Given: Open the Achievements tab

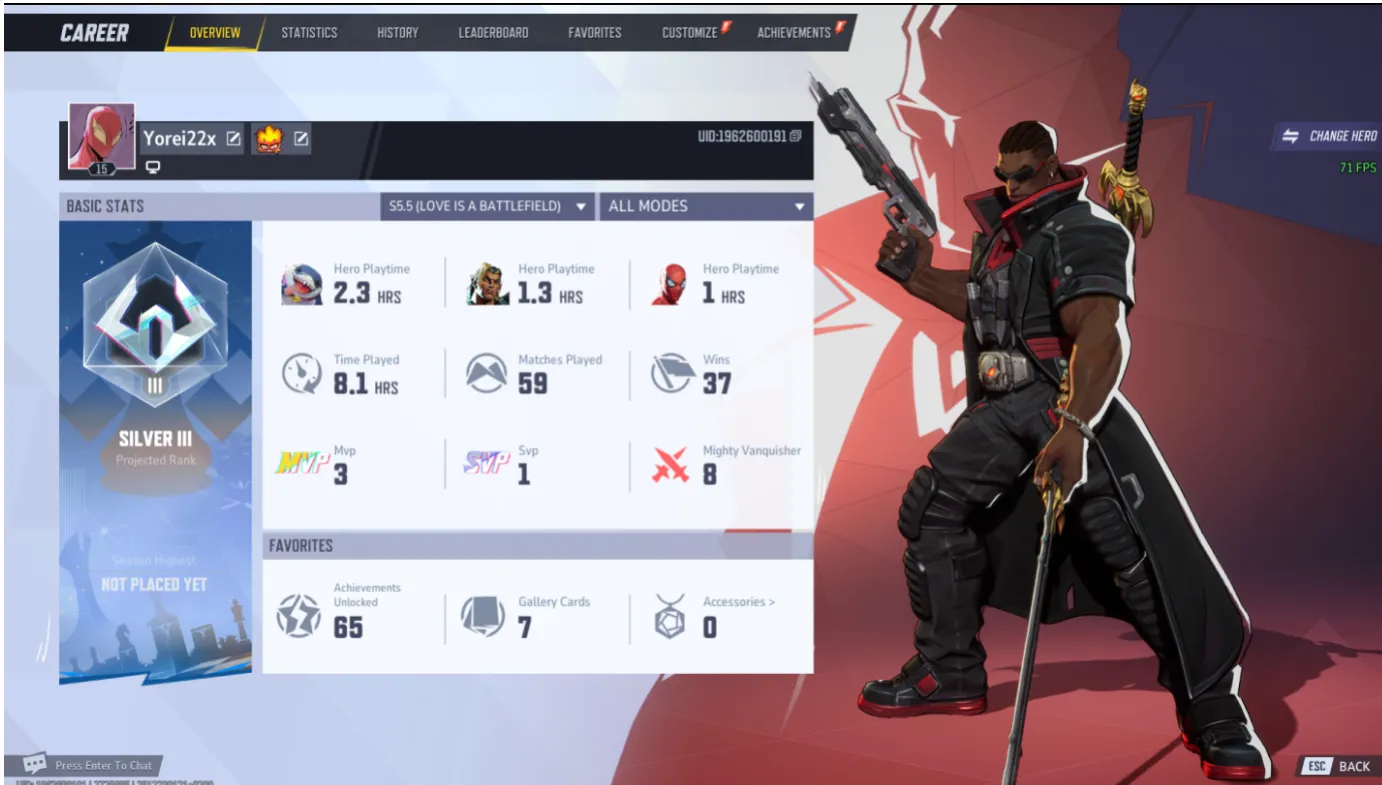Looking at the screenshot, I should (793, 32).
